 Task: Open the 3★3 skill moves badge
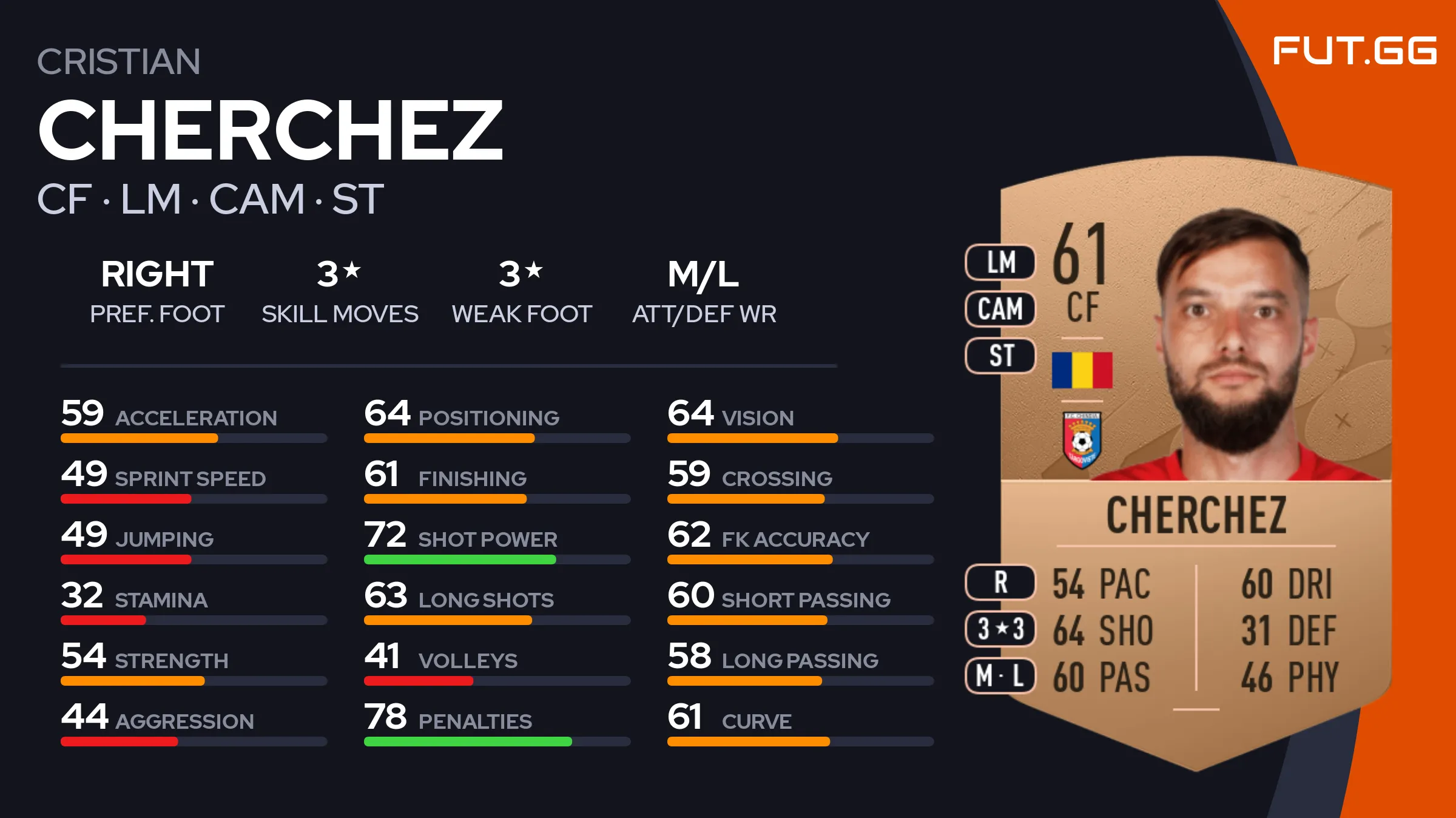(1000, 629)
